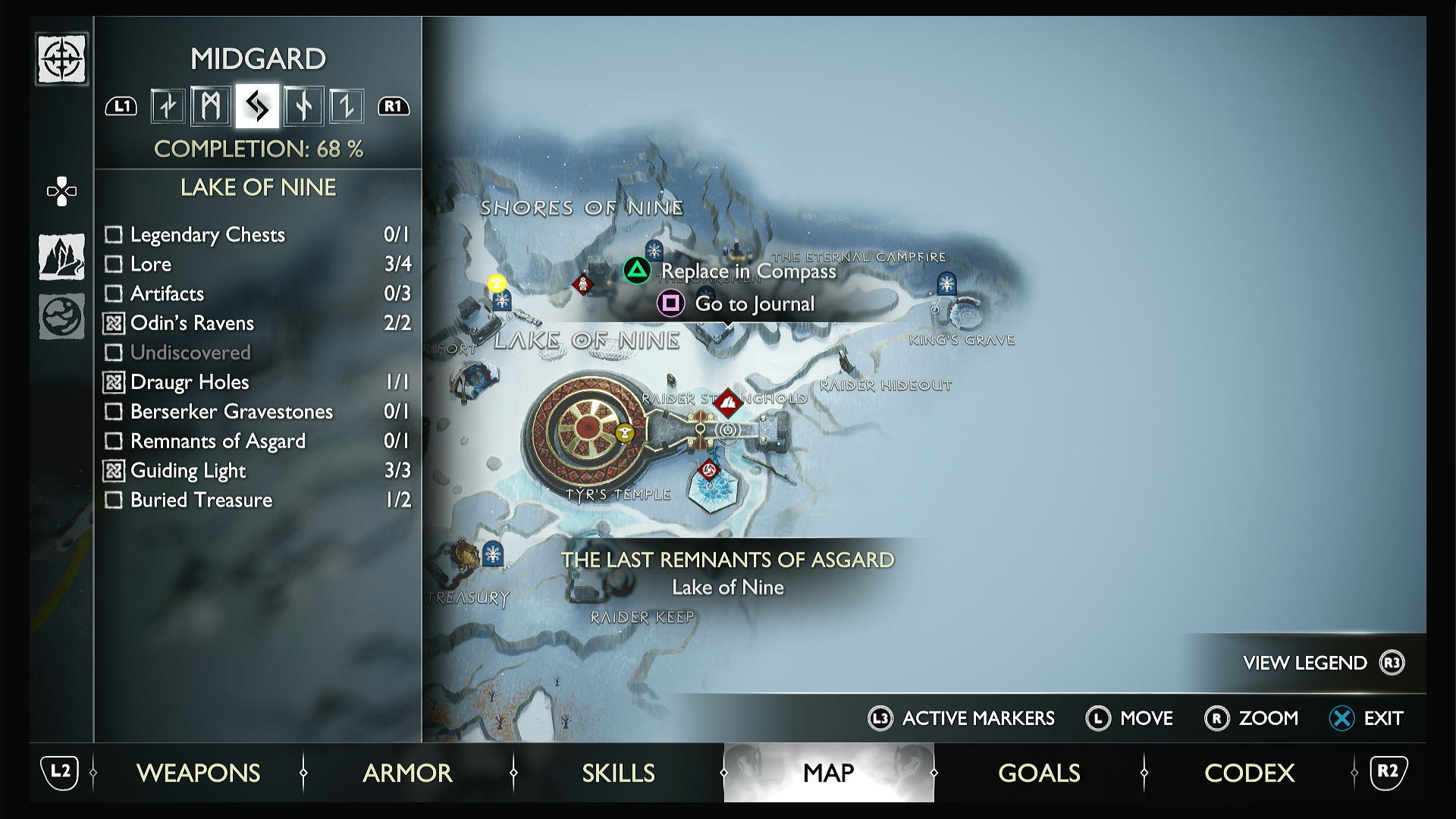Select the highlighted Midgard realm rune

pos(257,106)
